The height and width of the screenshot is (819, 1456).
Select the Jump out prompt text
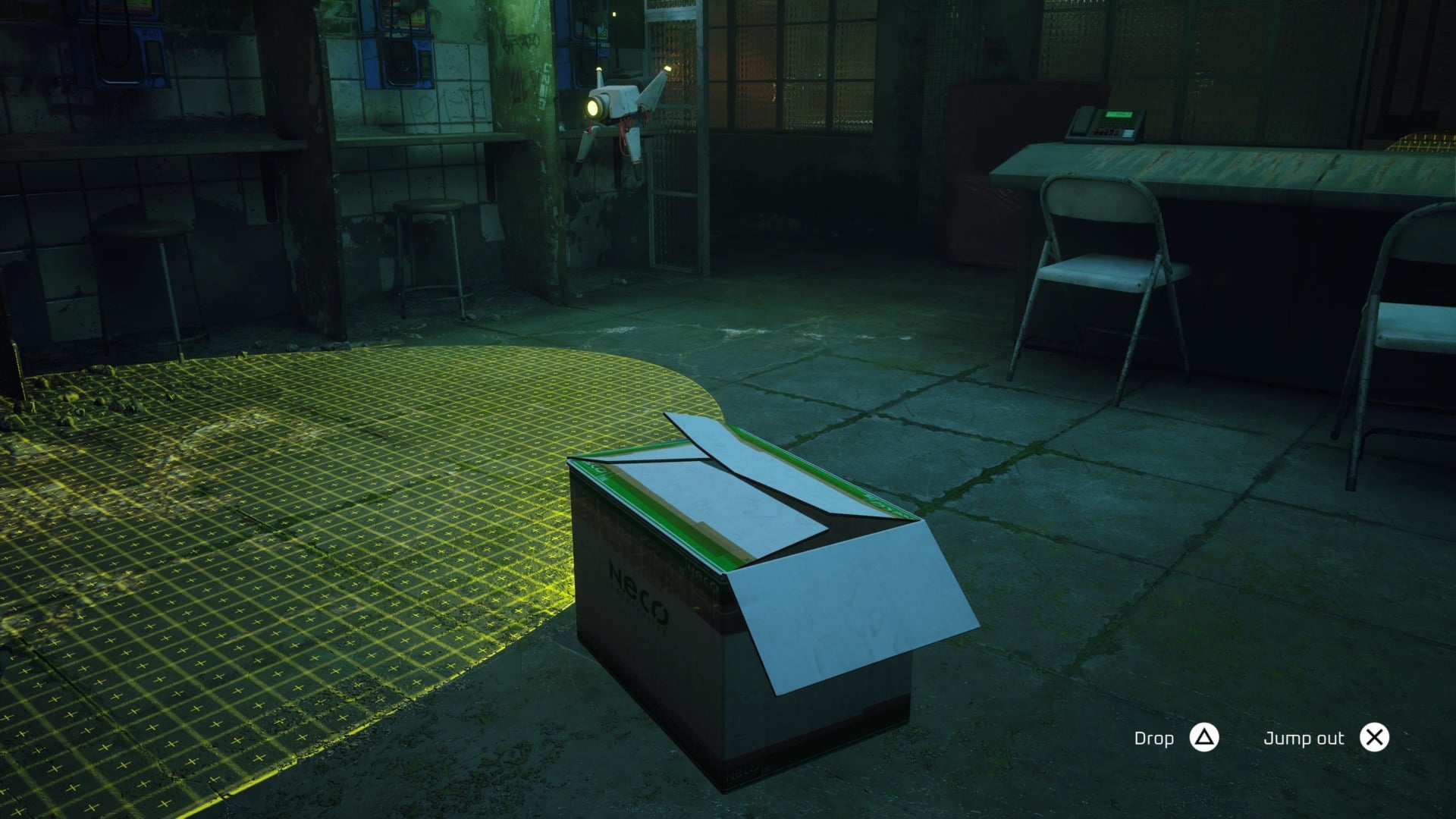coord(1304,736)
